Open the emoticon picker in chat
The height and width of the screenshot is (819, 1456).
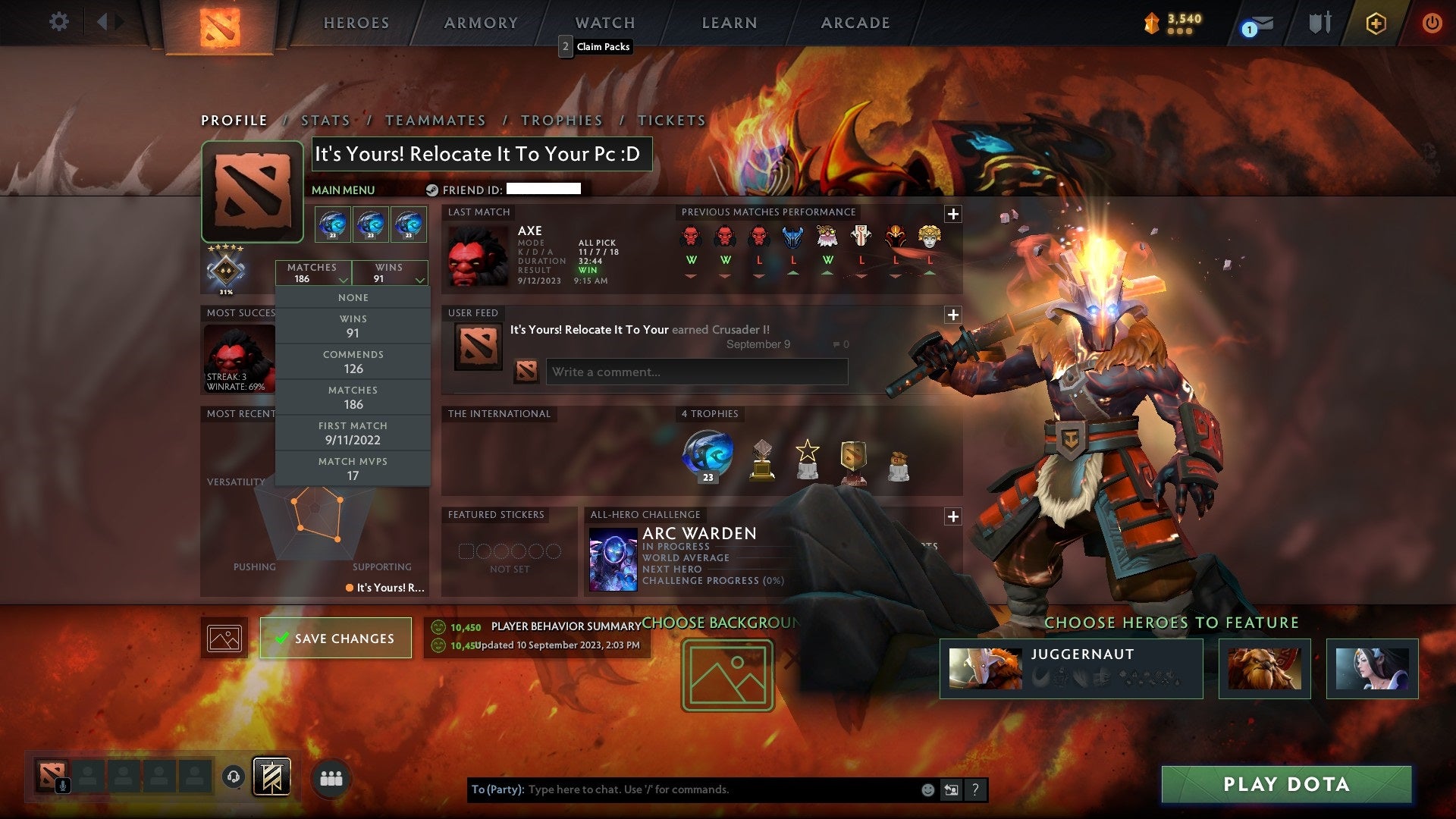(927, 789)
